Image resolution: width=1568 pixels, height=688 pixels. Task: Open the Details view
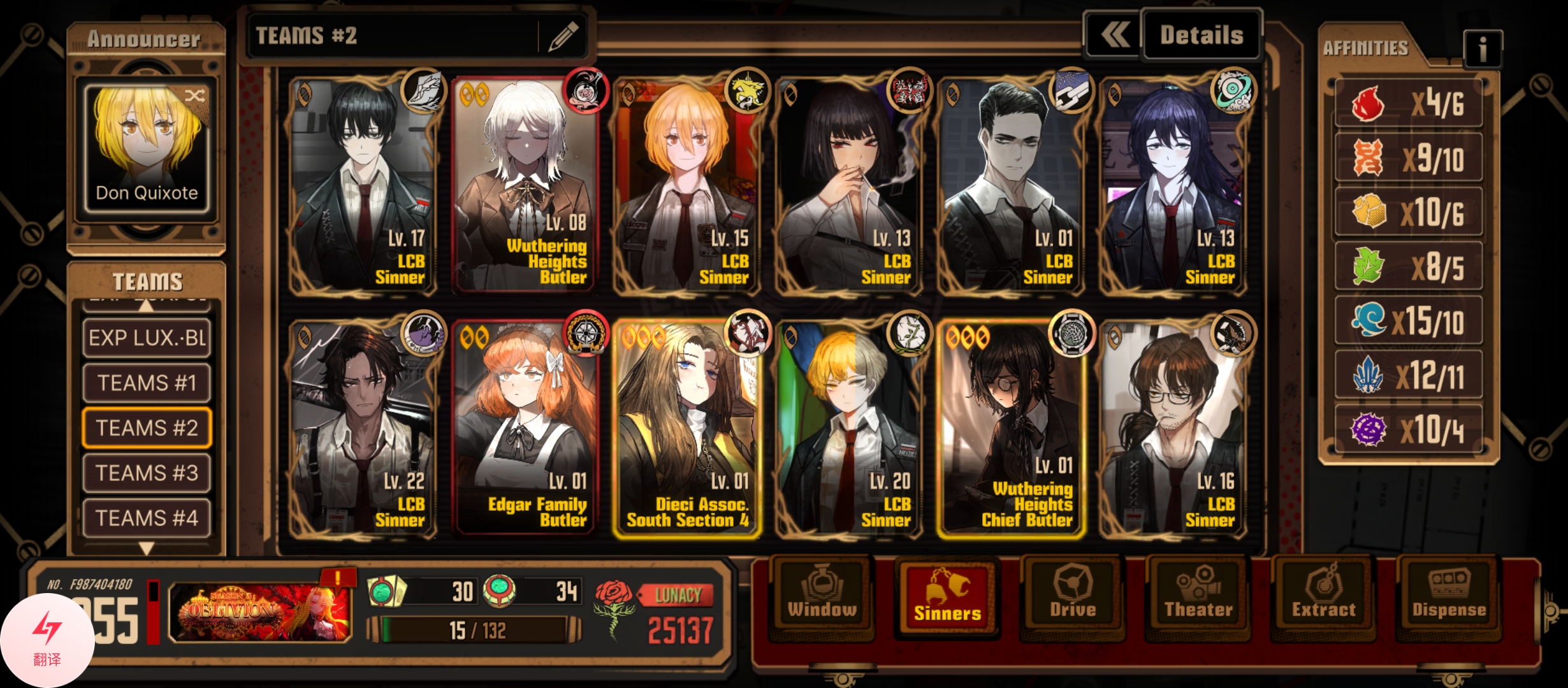coord(1201,35)
